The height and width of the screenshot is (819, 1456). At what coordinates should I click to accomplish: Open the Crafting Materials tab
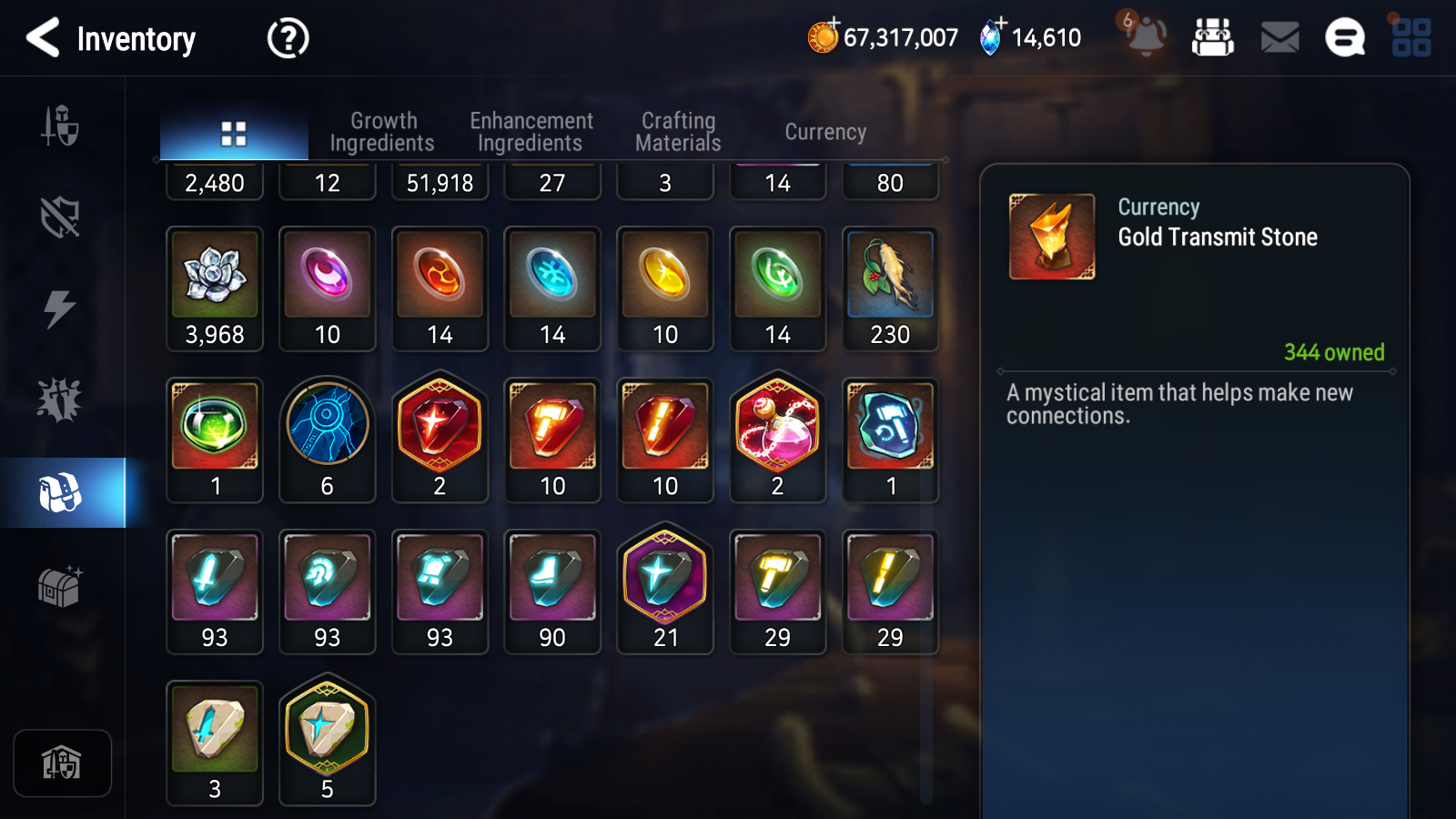pyautogui.click(x=677, y=130)
